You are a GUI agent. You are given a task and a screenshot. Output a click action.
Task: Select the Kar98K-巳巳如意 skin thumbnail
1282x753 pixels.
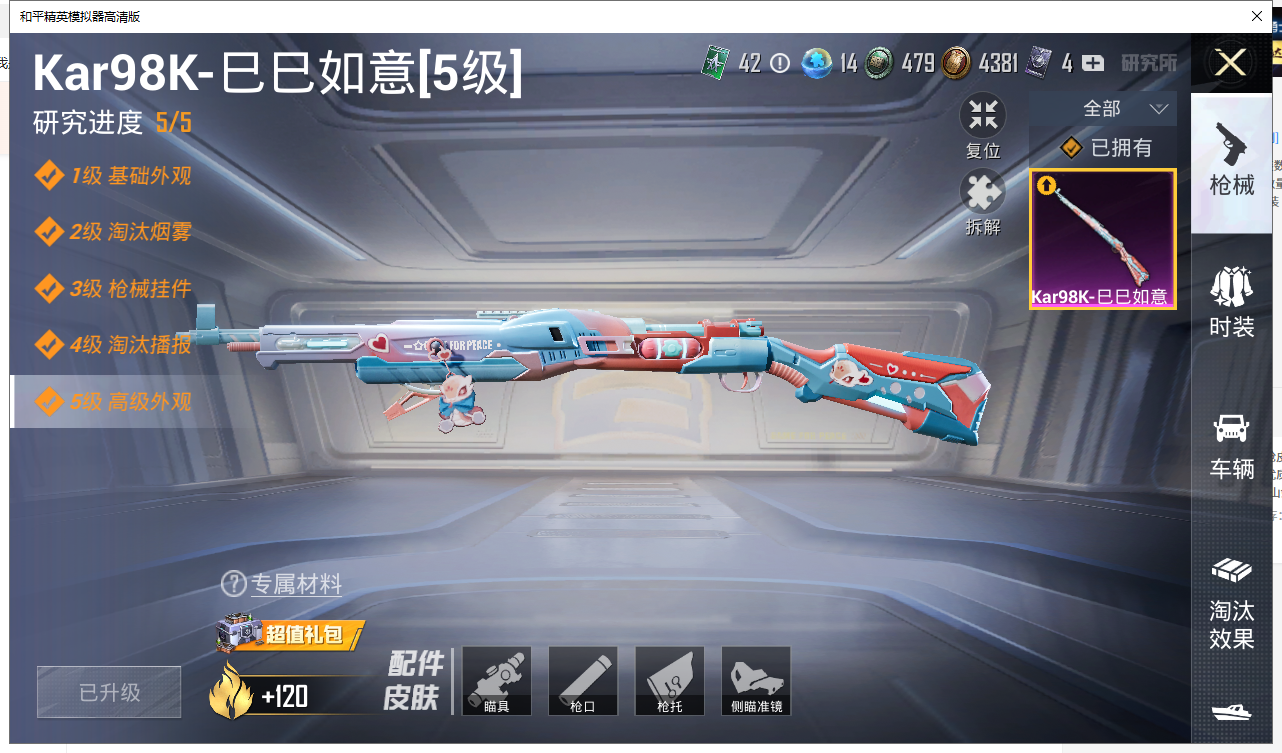click(x=1103, y=239)
